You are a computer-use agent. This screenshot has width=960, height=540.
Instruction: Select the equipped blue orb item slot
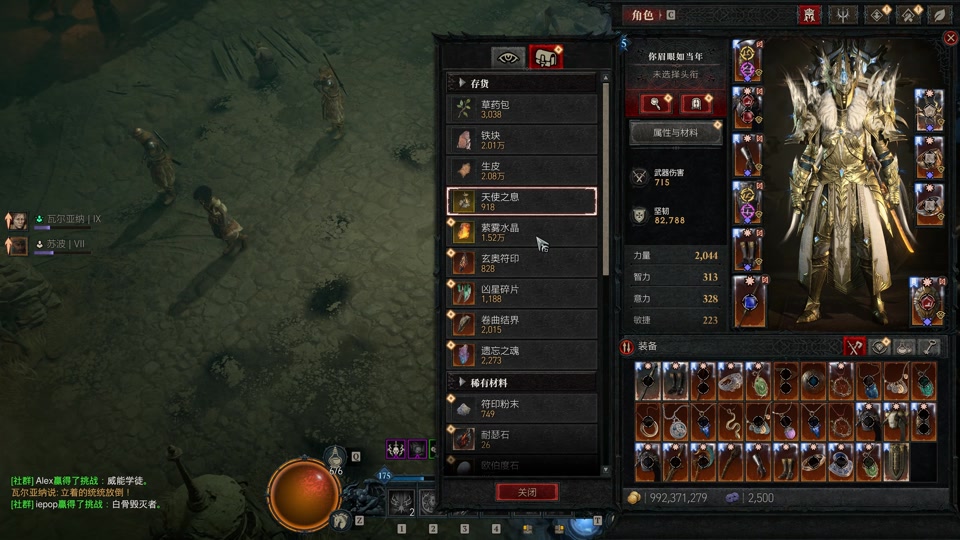pyautogui.click(x=749, y=302)
